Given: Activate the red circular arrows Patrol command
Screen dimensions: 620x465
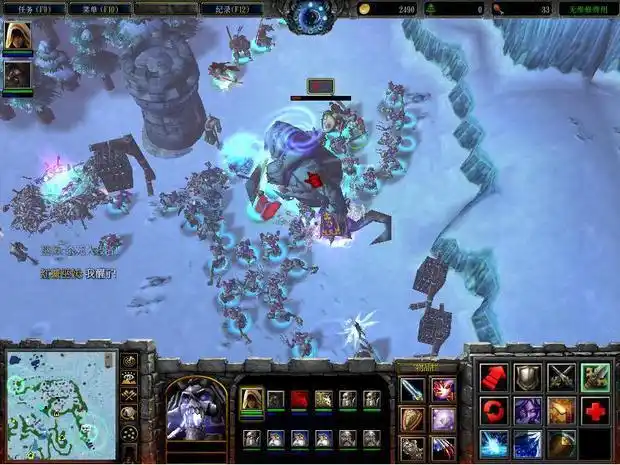Looking at the screenshot, I should click(x=494, y=410).
